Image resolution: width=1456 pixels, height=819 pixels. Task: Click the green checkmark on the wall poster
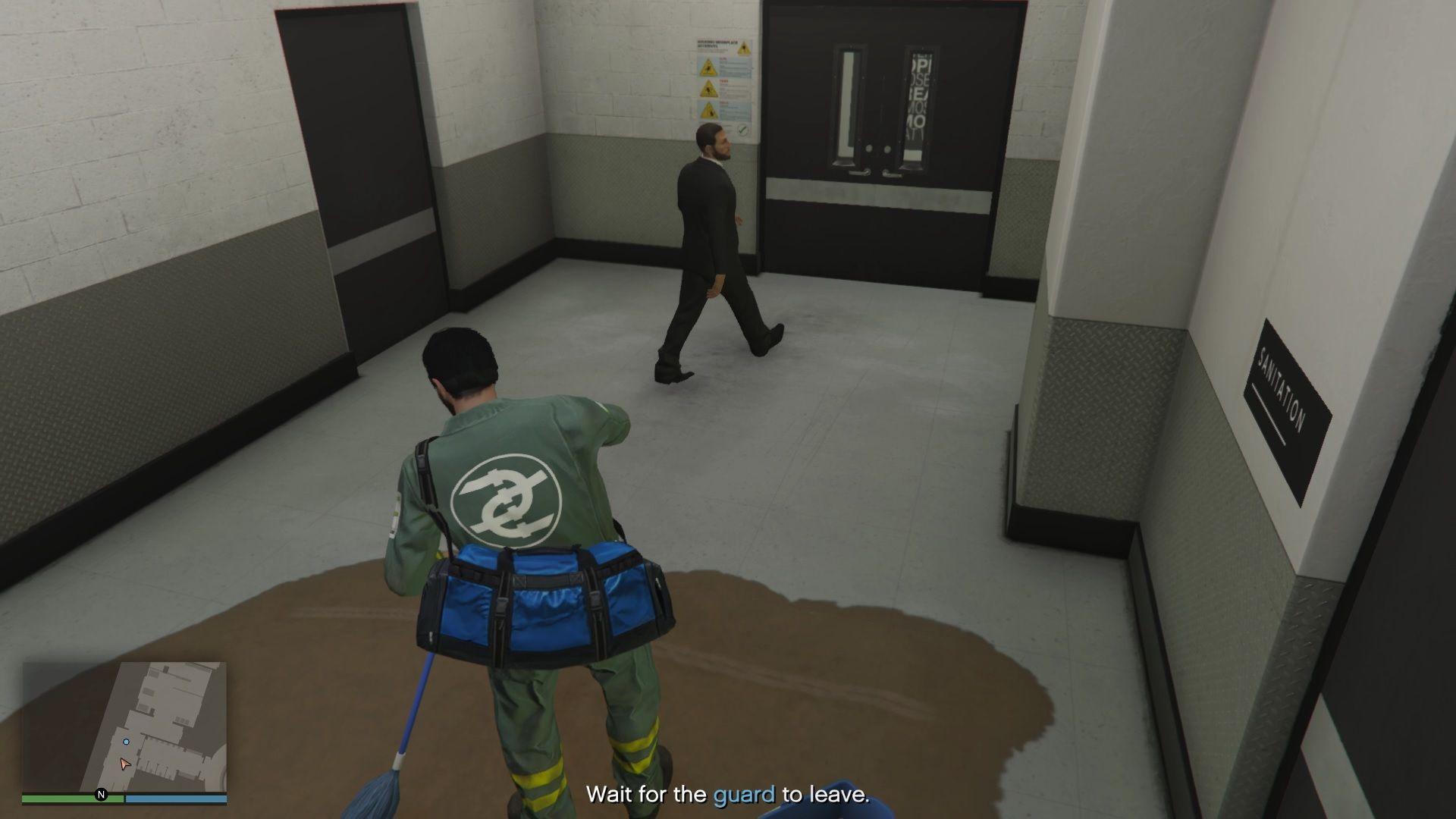(x=742, y=130)
